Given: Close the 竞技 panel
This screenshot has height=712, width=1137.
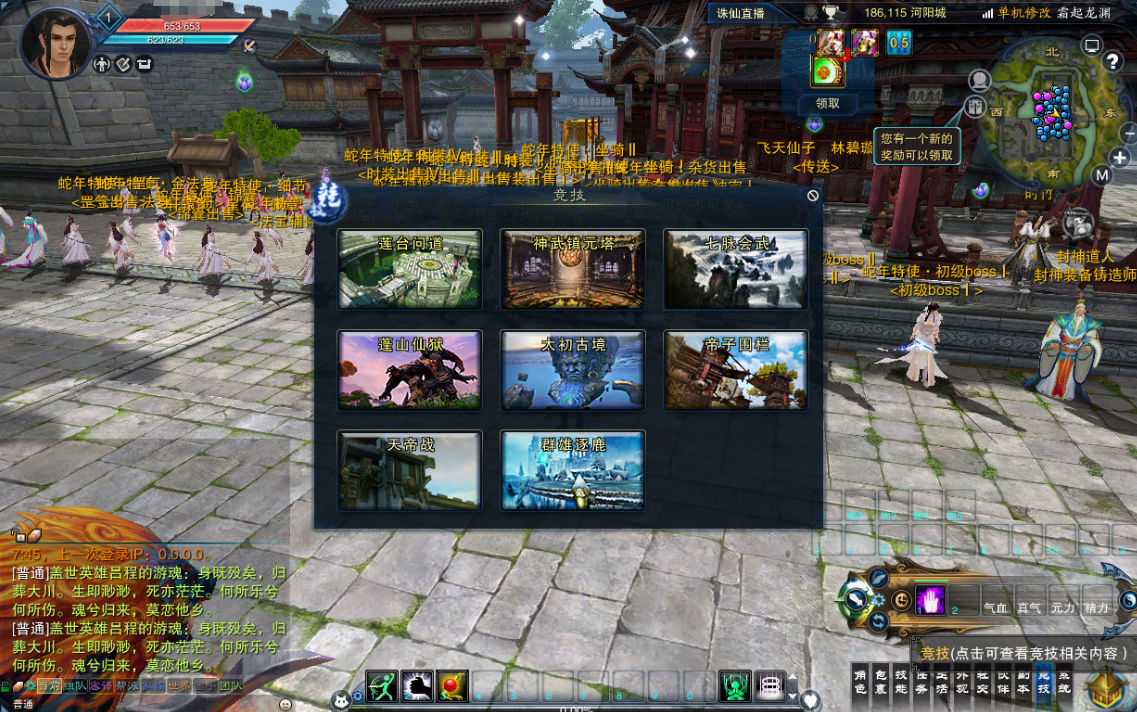Looking at the screenshot, I should (813, 196).
